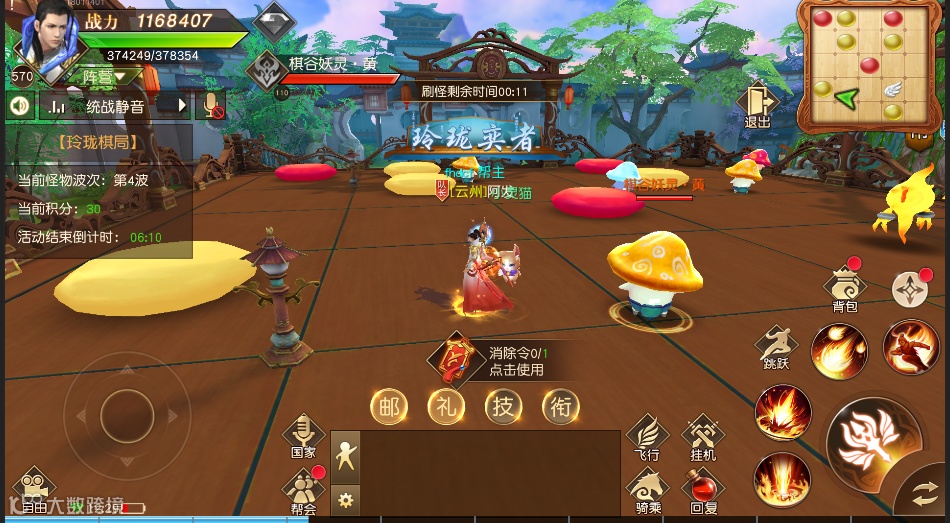Toggle the speaker sound icon
Image resolution: width=950 pixels, height=523 pixels.
click(x=18, y=104)
